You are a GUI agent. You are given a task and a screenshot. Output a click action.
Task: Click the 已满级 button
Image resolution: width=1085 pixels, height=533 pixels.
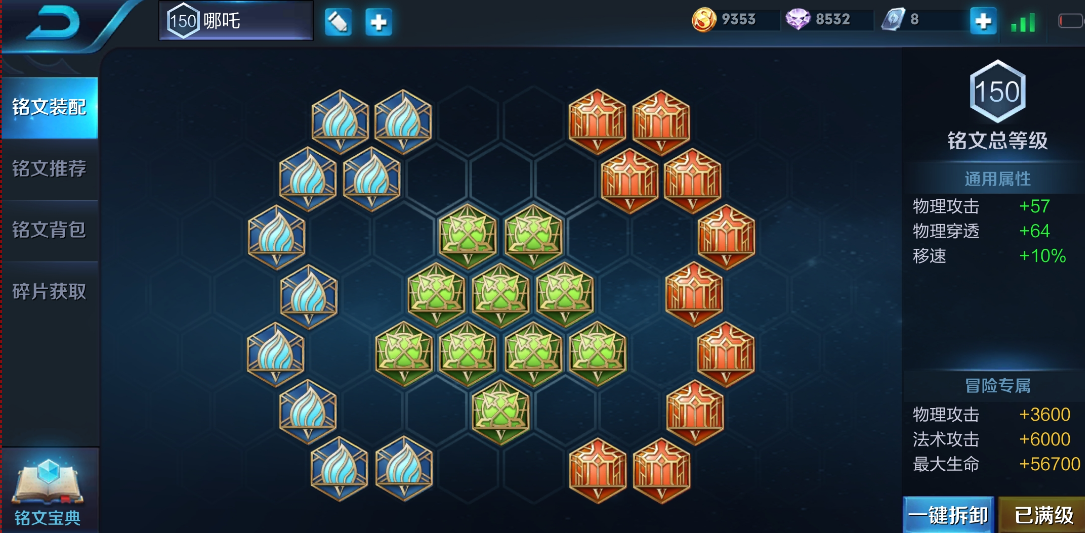(x=1043, y=516)
